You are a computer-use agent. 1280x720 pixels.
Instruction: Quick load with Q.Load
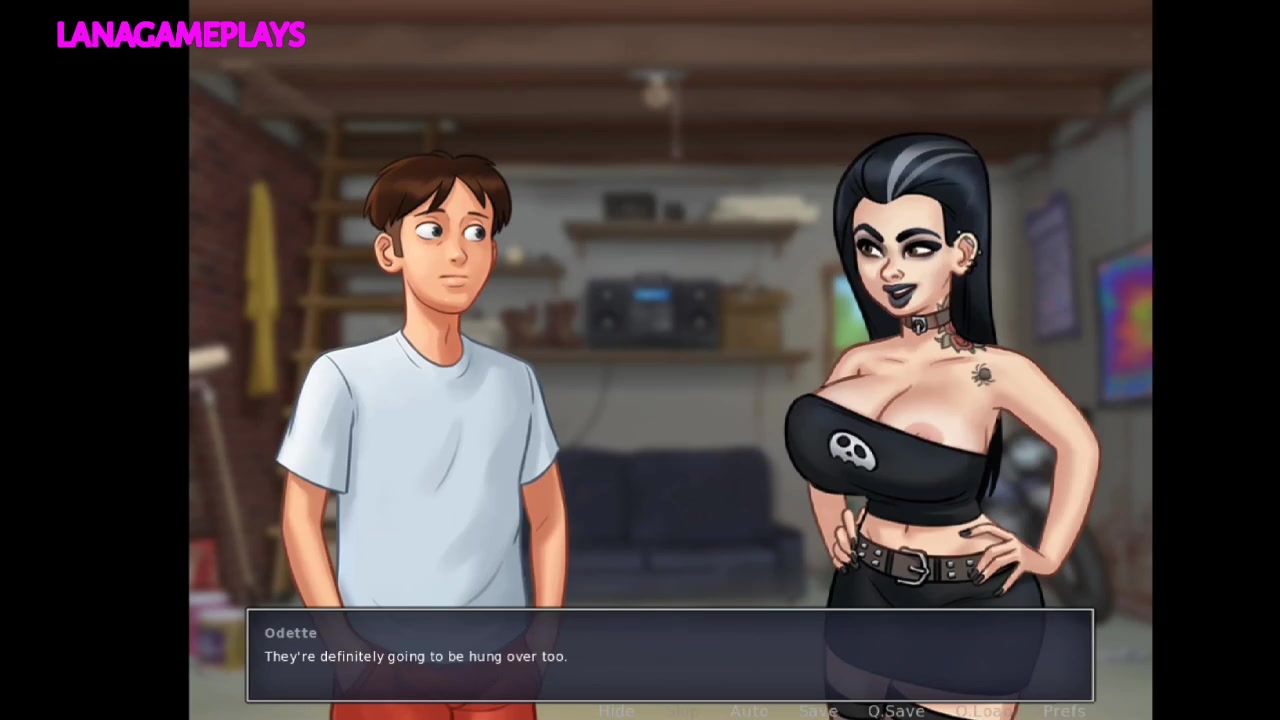[x=982, y=711]
